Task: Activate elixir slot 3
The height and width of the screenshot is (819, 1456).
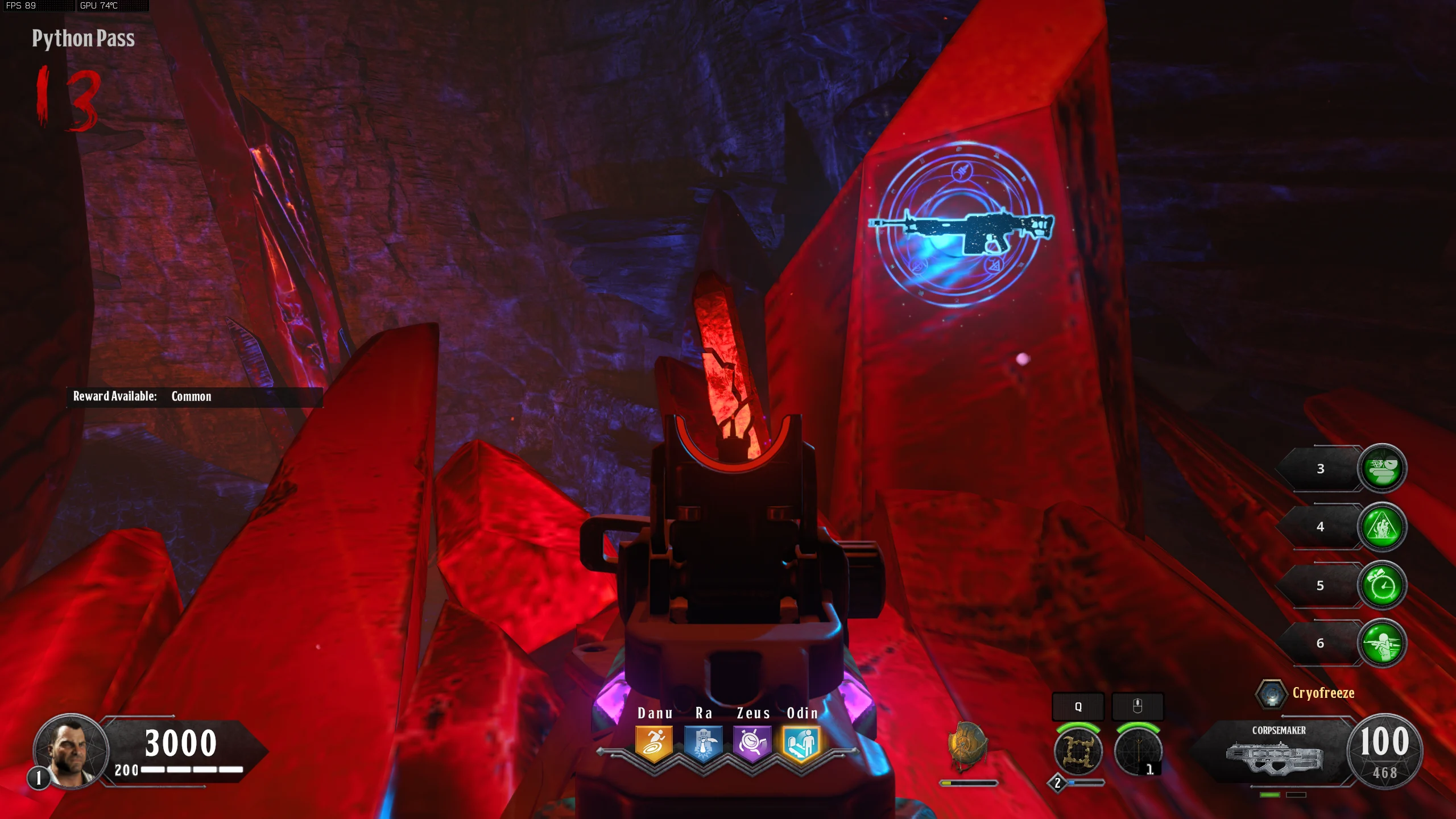Action: (1382, 468)
